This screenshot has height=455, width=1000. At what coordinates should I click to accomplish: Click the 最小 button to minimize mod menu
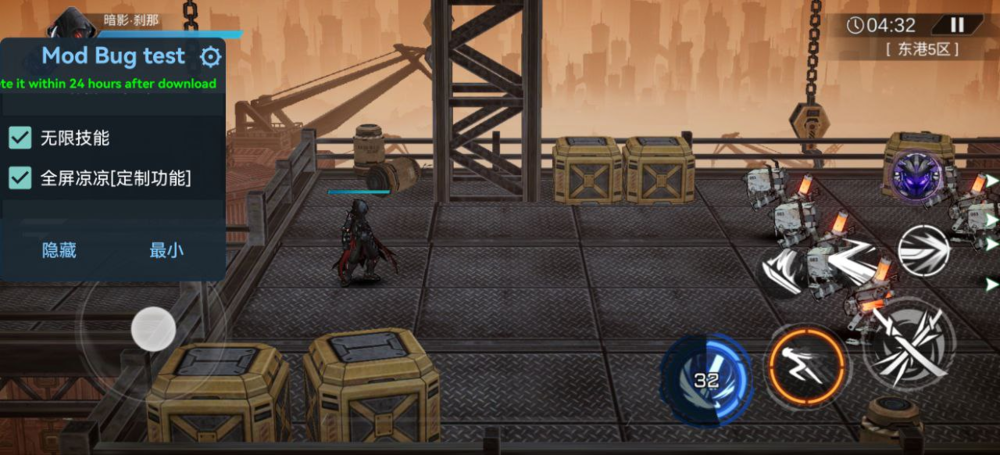pos(166,250)
